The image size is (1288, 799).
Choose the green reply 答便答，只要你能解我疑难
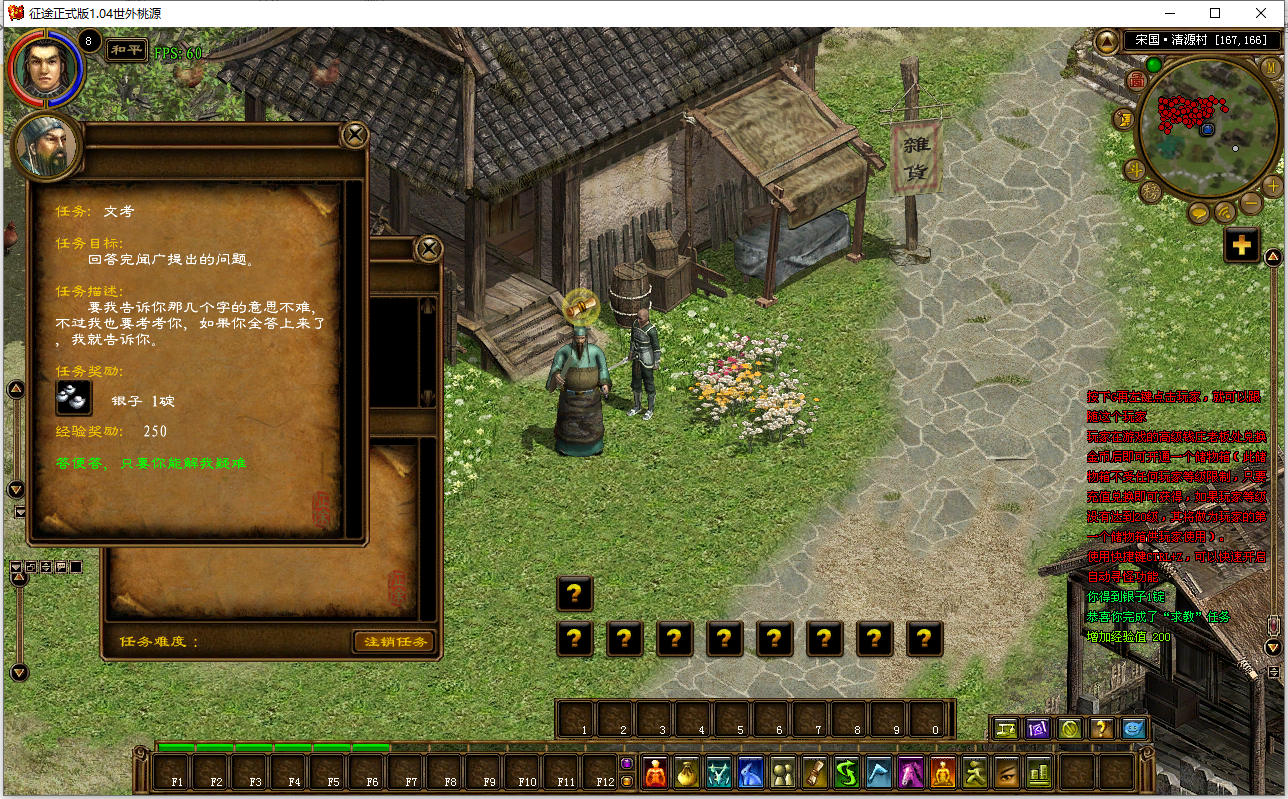point(152,463)
